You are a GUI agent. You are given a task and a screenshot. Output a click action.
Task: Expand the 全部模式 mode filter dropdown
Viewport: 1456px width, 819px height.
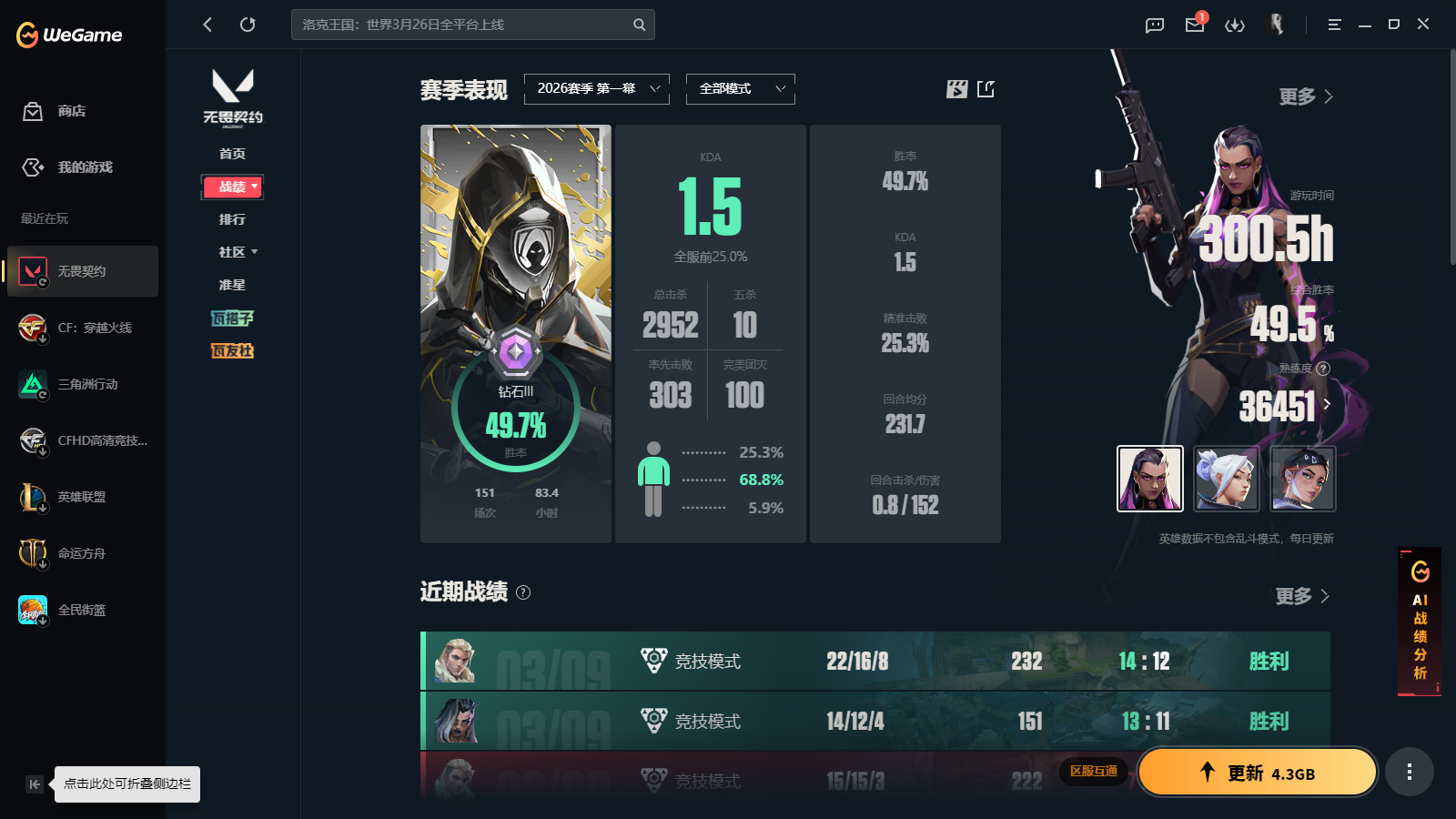click(x=740, y=89)
